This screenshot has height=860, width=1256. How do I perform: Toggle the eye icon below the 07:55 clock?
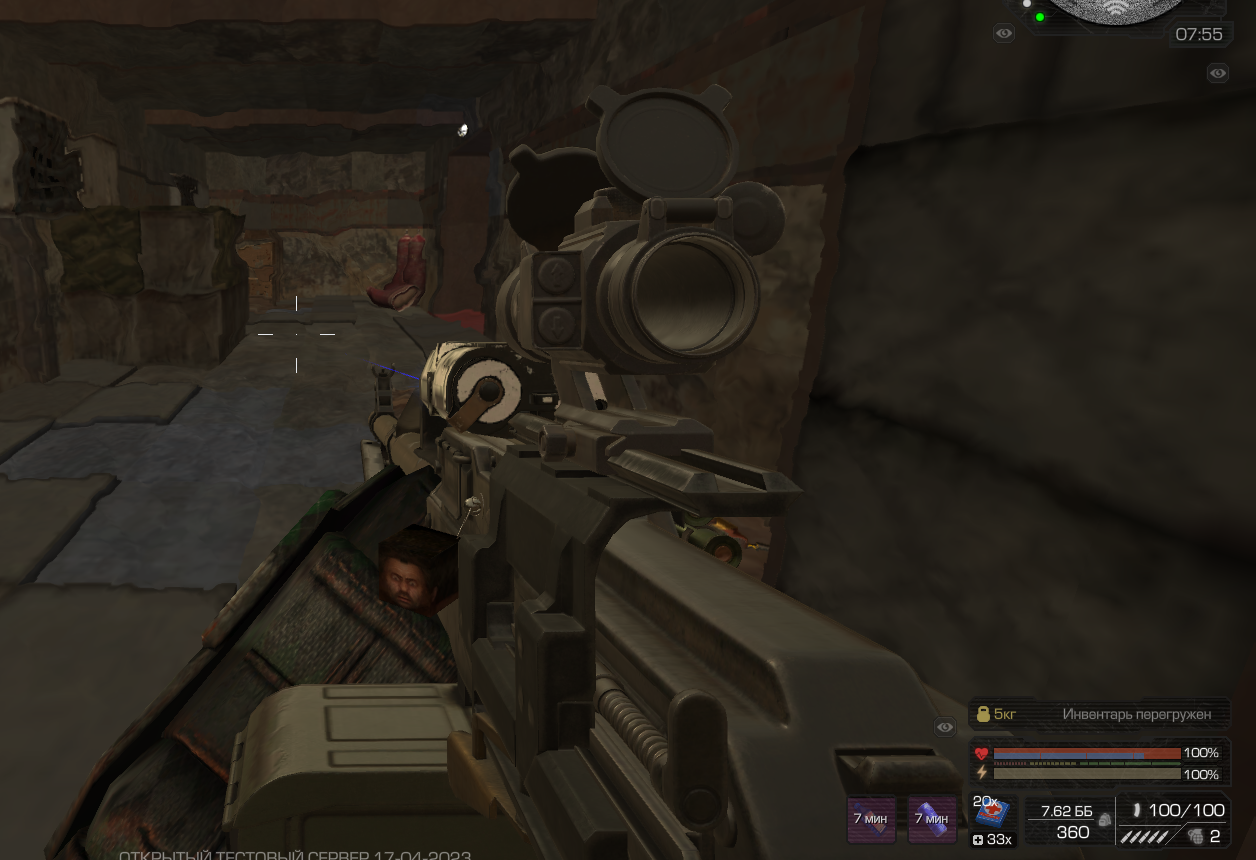1217,73
